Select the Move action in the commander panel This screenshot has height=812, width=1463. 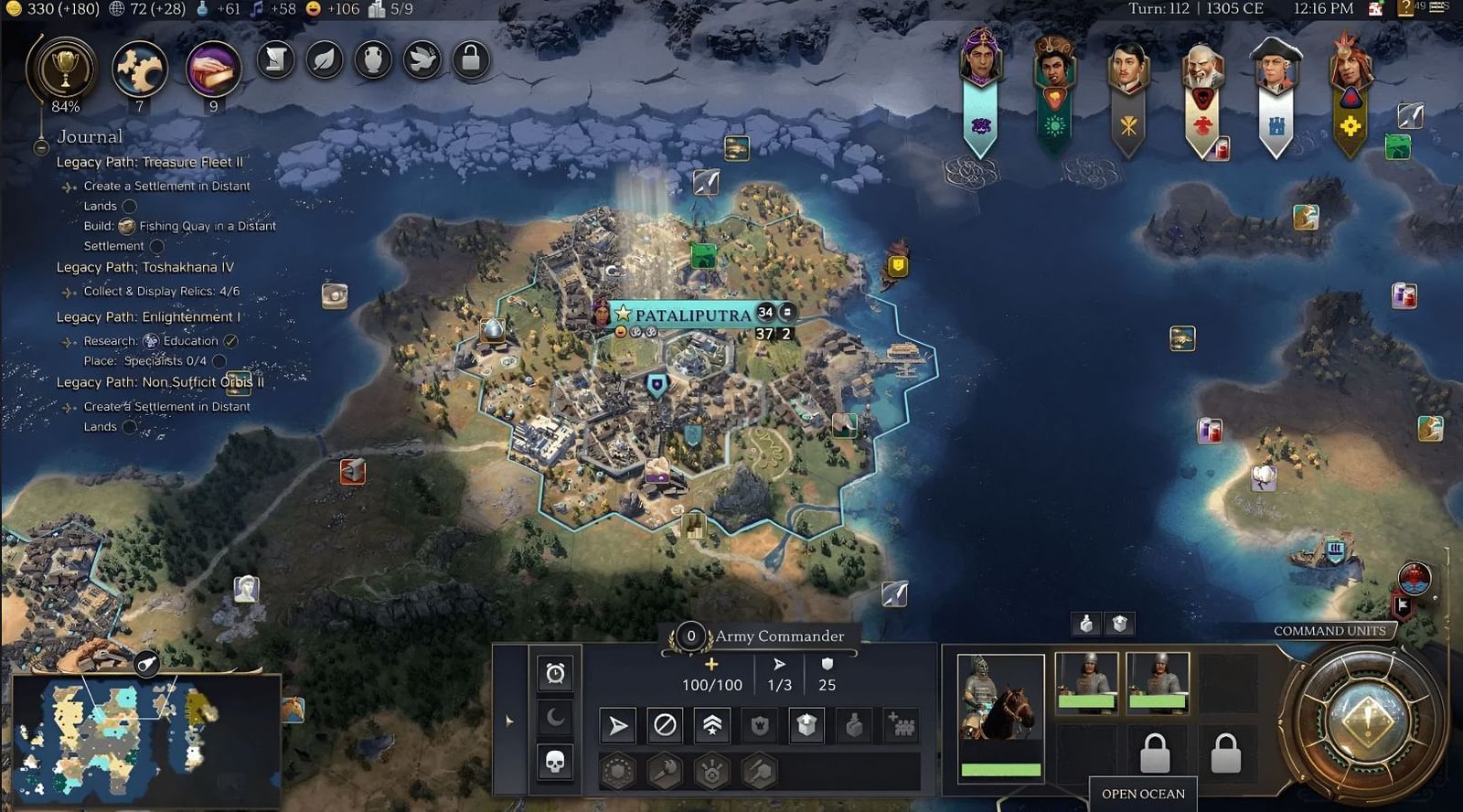tap(620, 725)
